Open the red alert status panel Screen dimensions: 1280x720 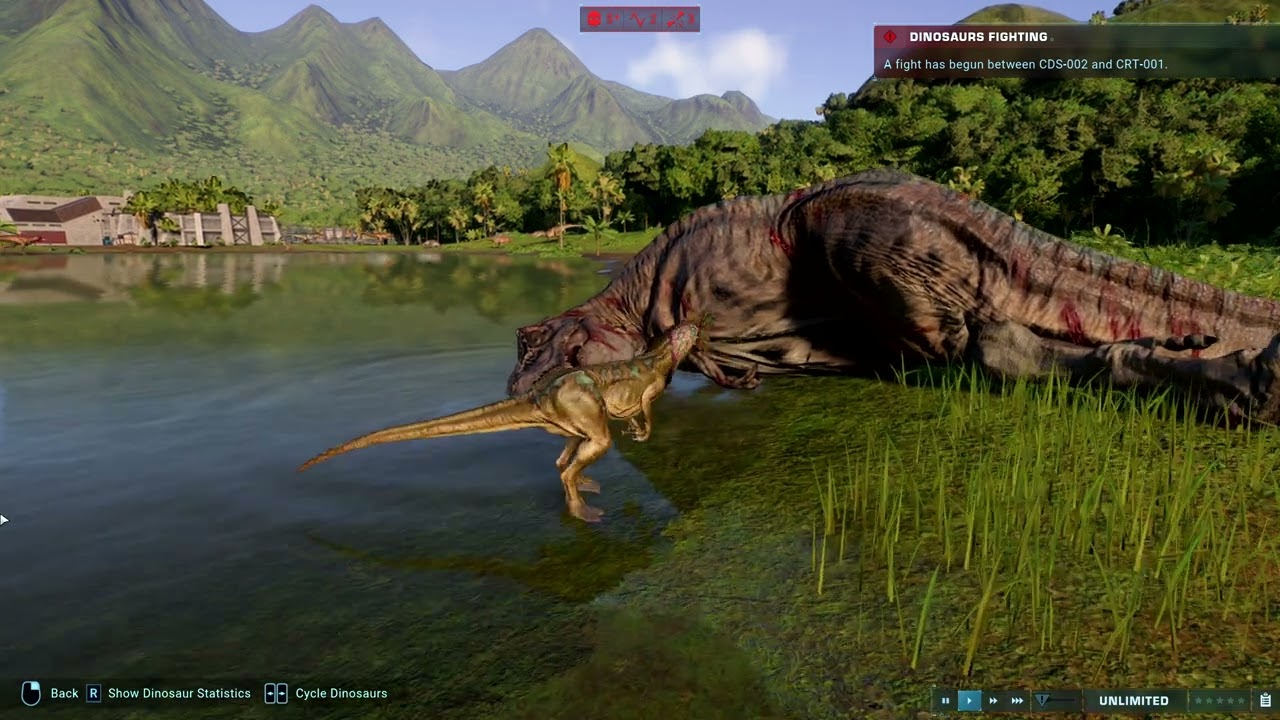click(640, 19)
